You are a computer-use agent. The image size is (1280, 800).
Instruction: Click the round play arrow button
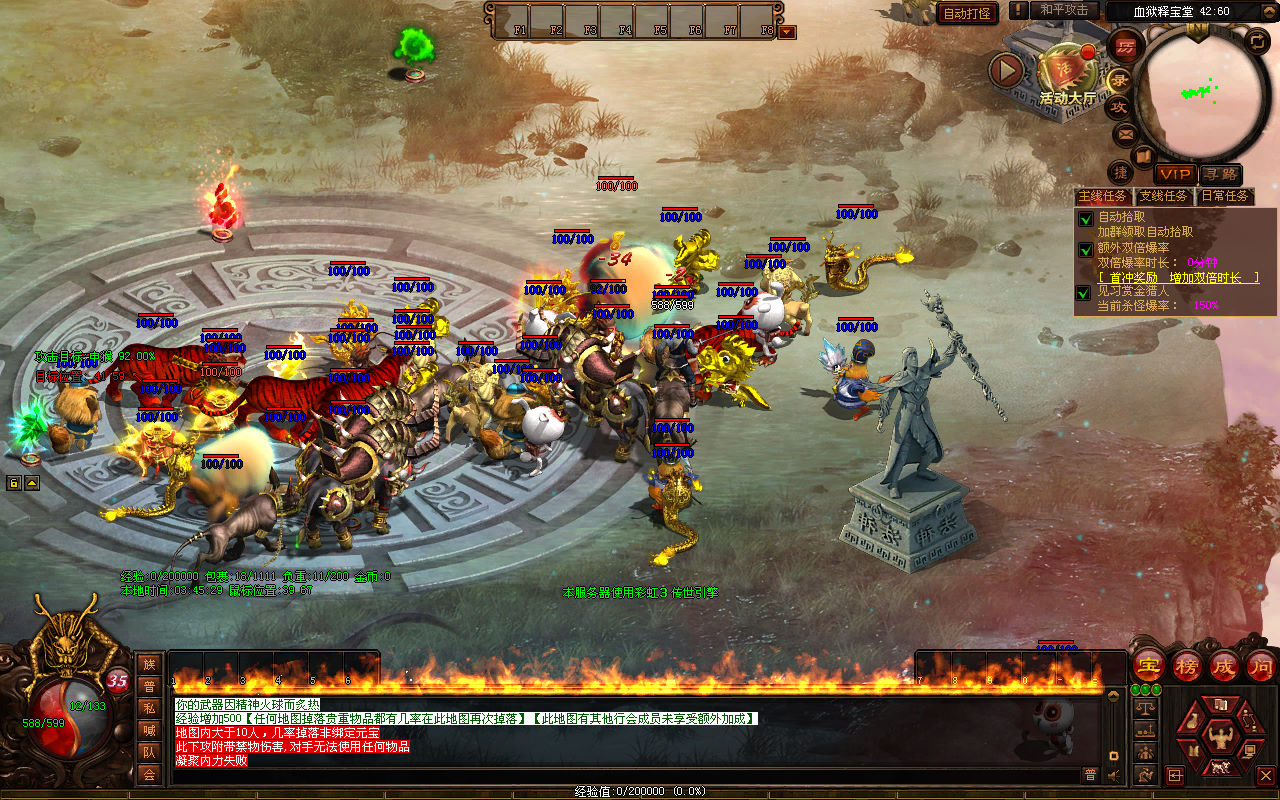1006,70
